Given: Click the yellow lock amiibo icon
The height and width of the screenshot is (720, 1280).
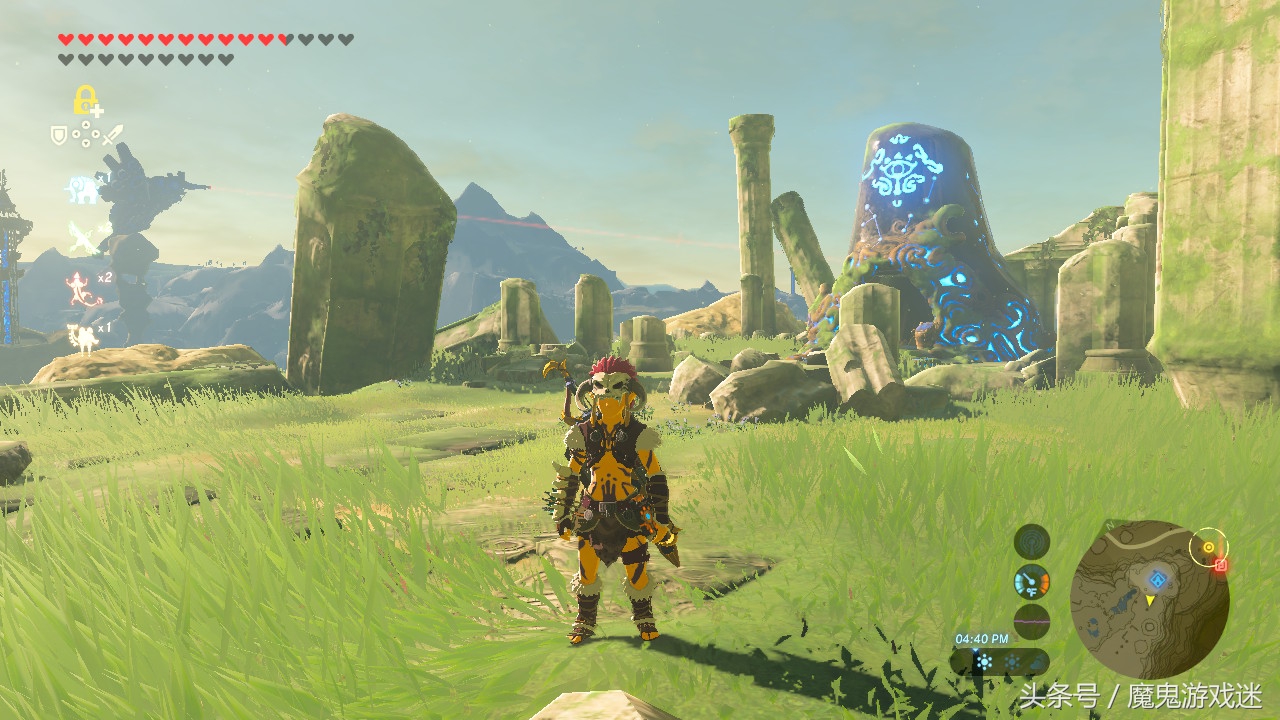Looking at the screenshot, I should tap(86, 100).
